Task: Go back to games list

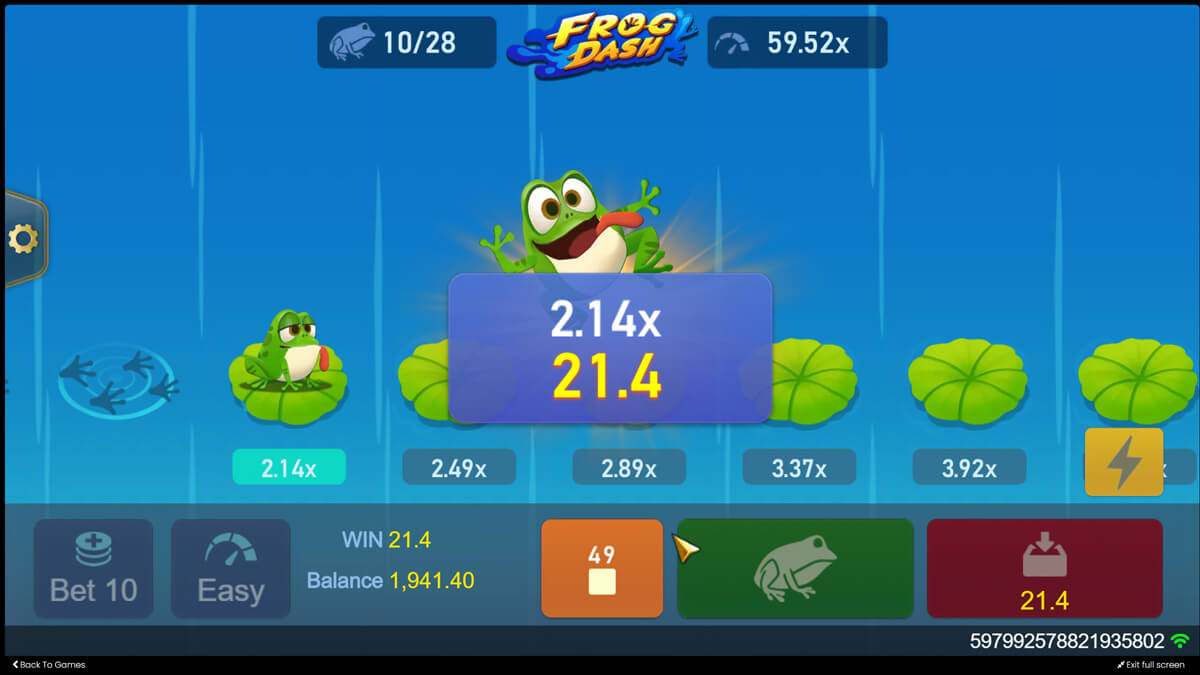Action: coord(49,665)
